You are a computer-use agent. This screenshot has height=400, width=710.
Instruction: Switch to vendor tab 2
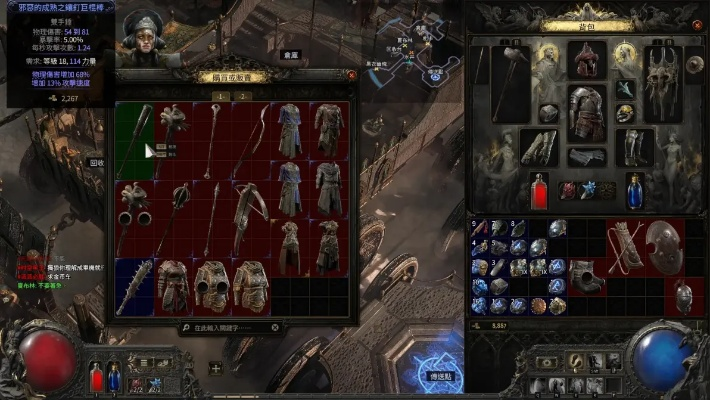pos(242,96)
